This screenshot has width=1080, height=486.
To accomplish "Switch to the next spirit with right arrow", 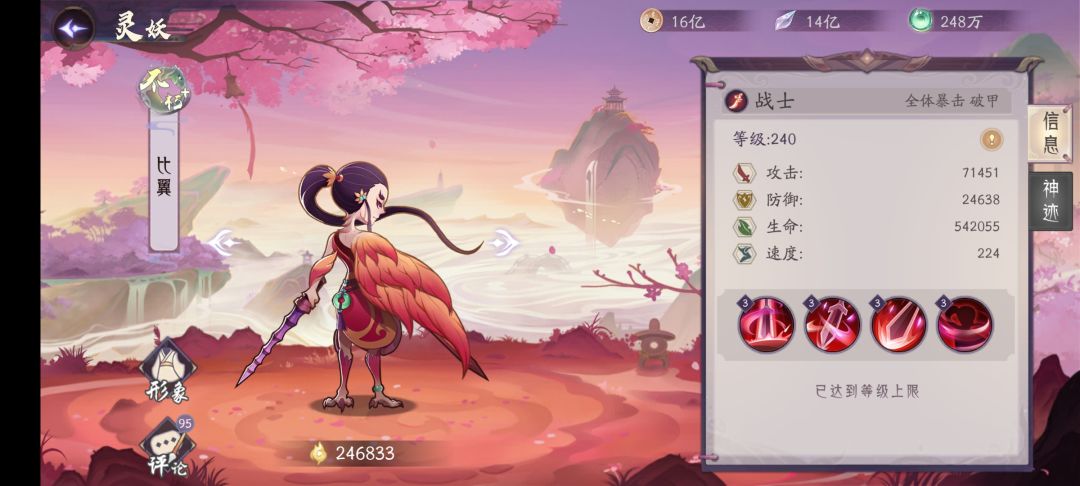I will [x=504, y=241].
